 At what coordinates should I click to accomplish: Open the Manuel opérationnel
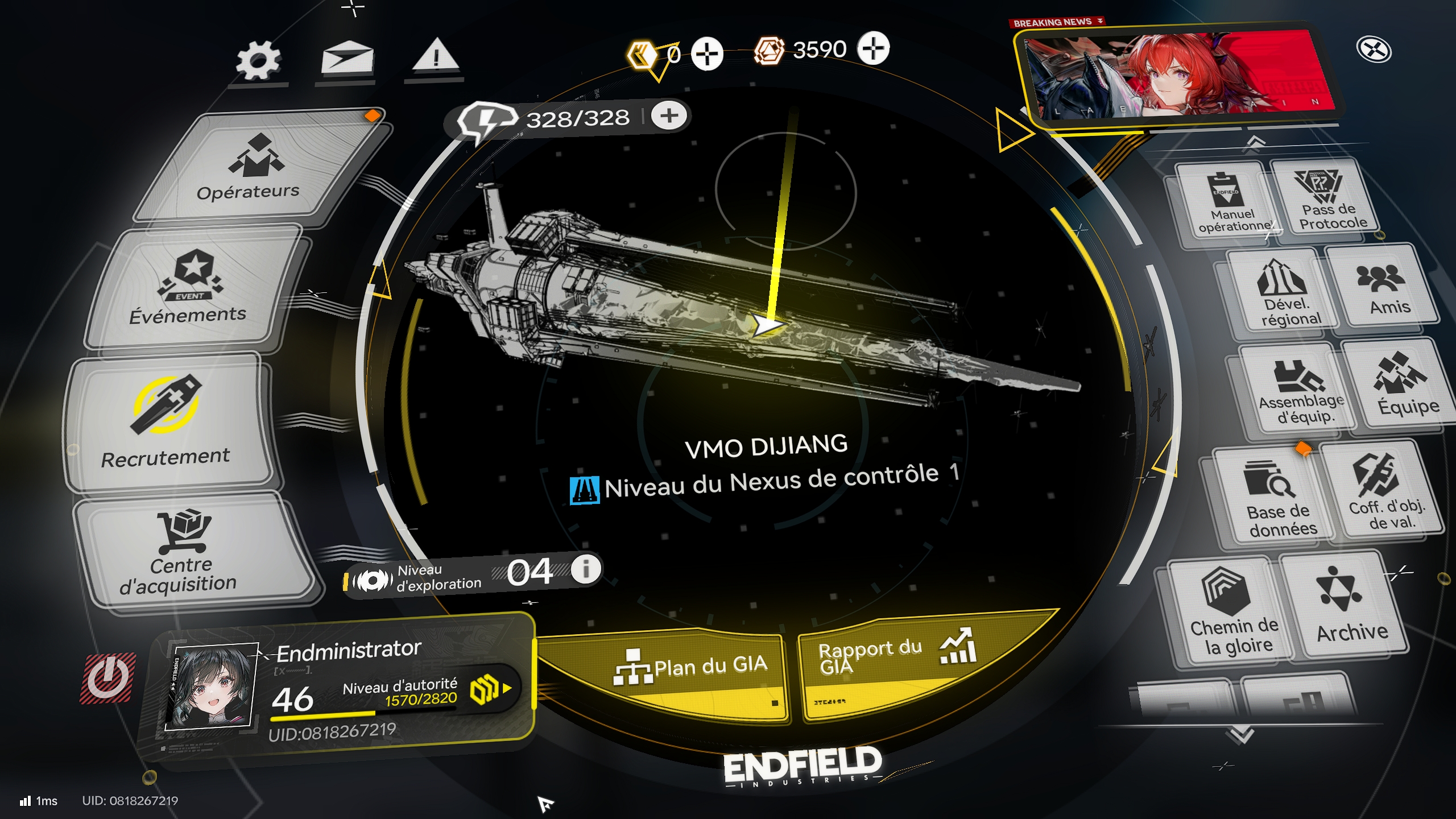1228,205
